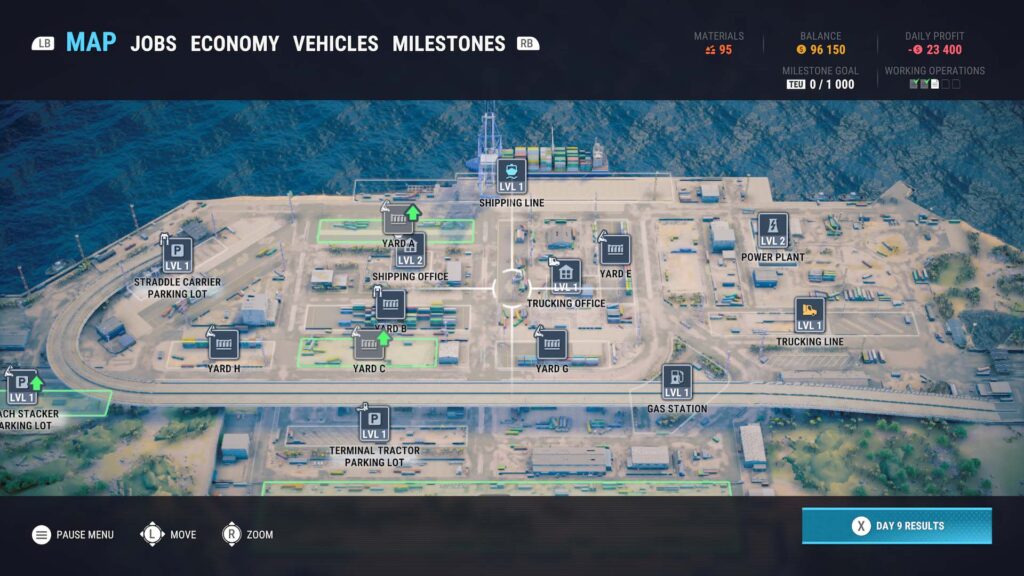Open the Economy tab
The height and width of the screenshot is (576, 1024).
coord(235,44)
